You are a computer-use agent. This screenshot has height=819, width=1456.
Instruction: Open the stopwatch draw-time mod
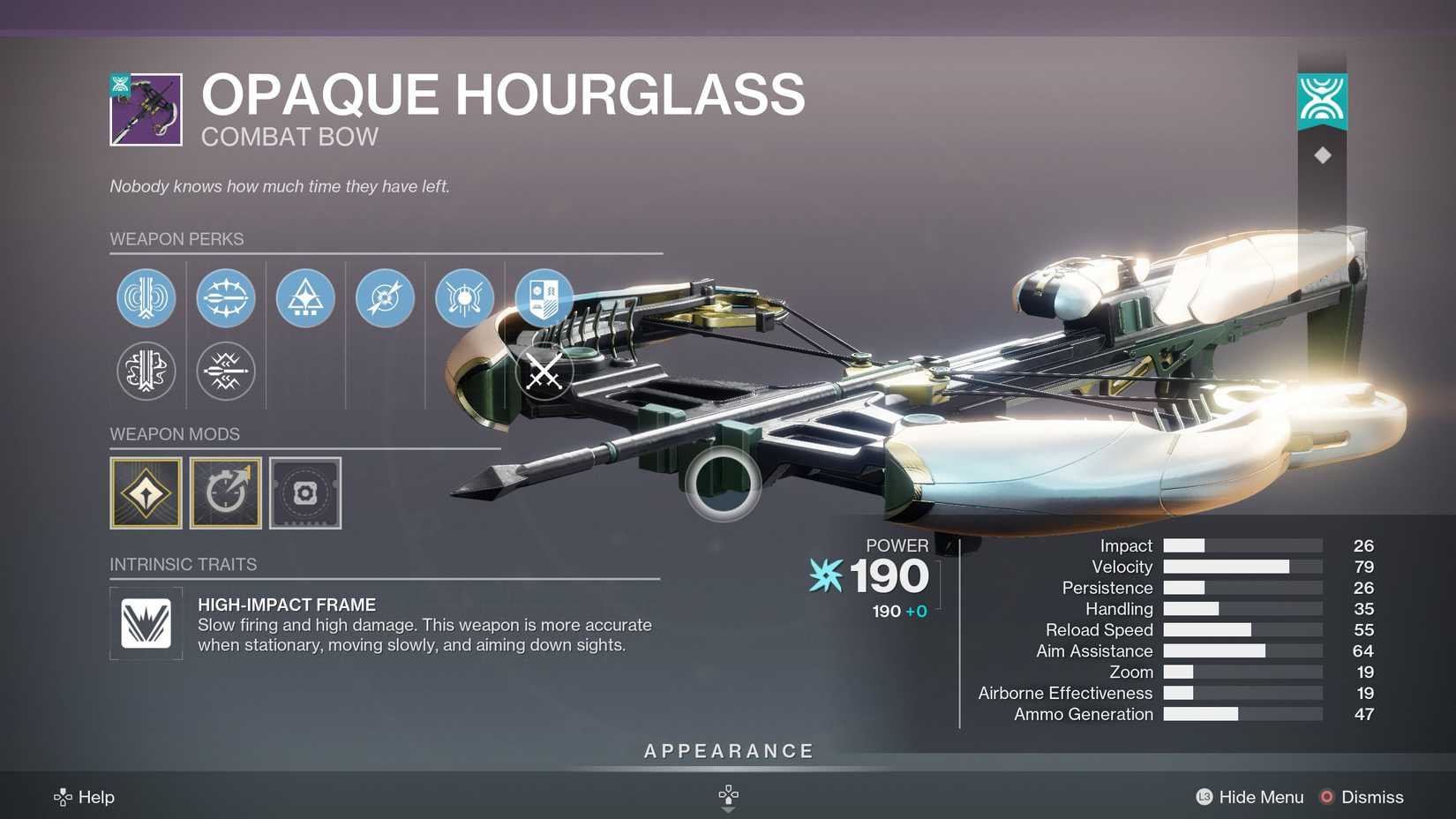pos(226,492)
